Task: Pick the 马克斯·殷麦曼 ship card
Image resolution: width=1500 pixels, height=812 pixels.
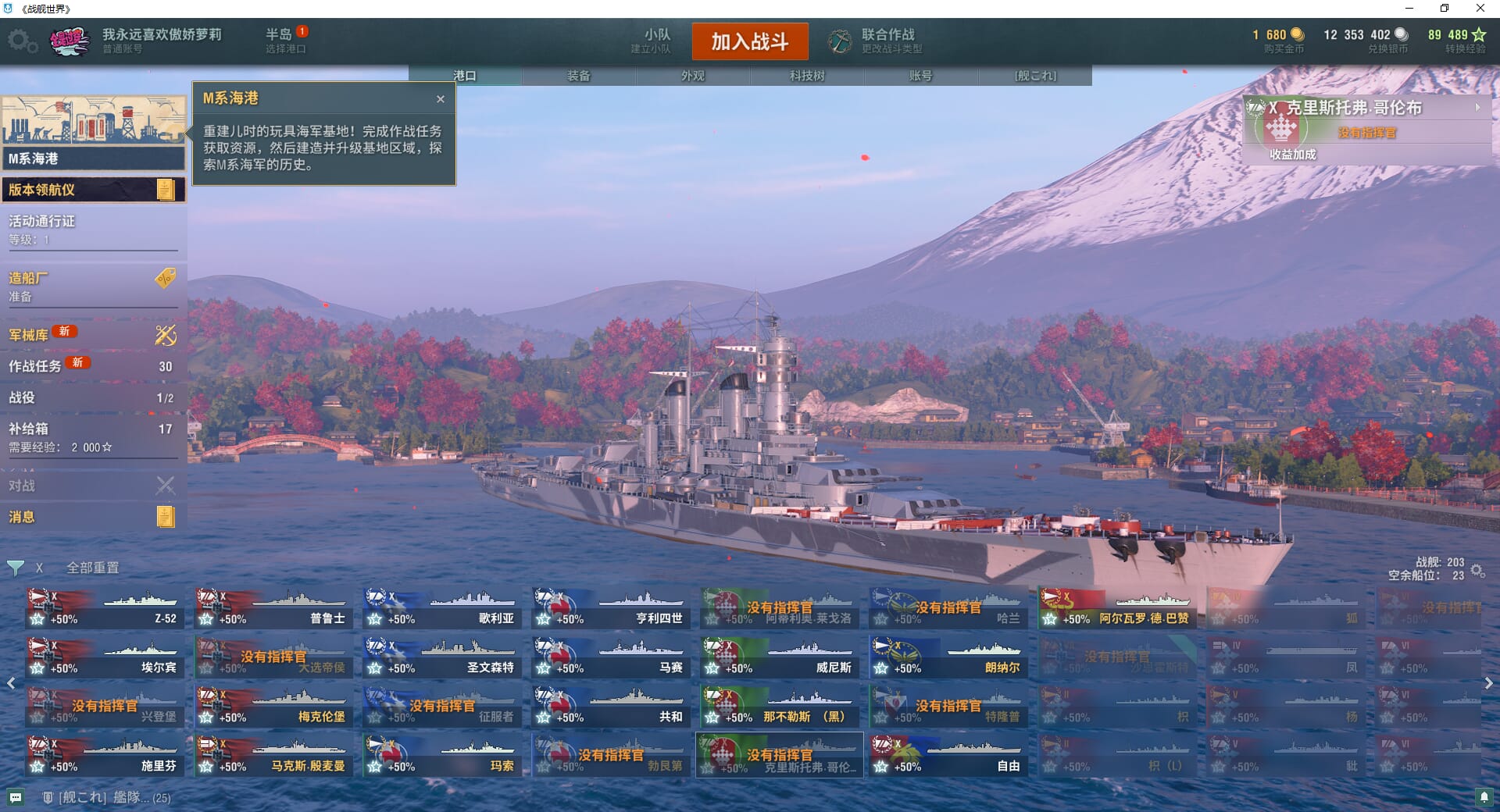Action: pos(273,756)
